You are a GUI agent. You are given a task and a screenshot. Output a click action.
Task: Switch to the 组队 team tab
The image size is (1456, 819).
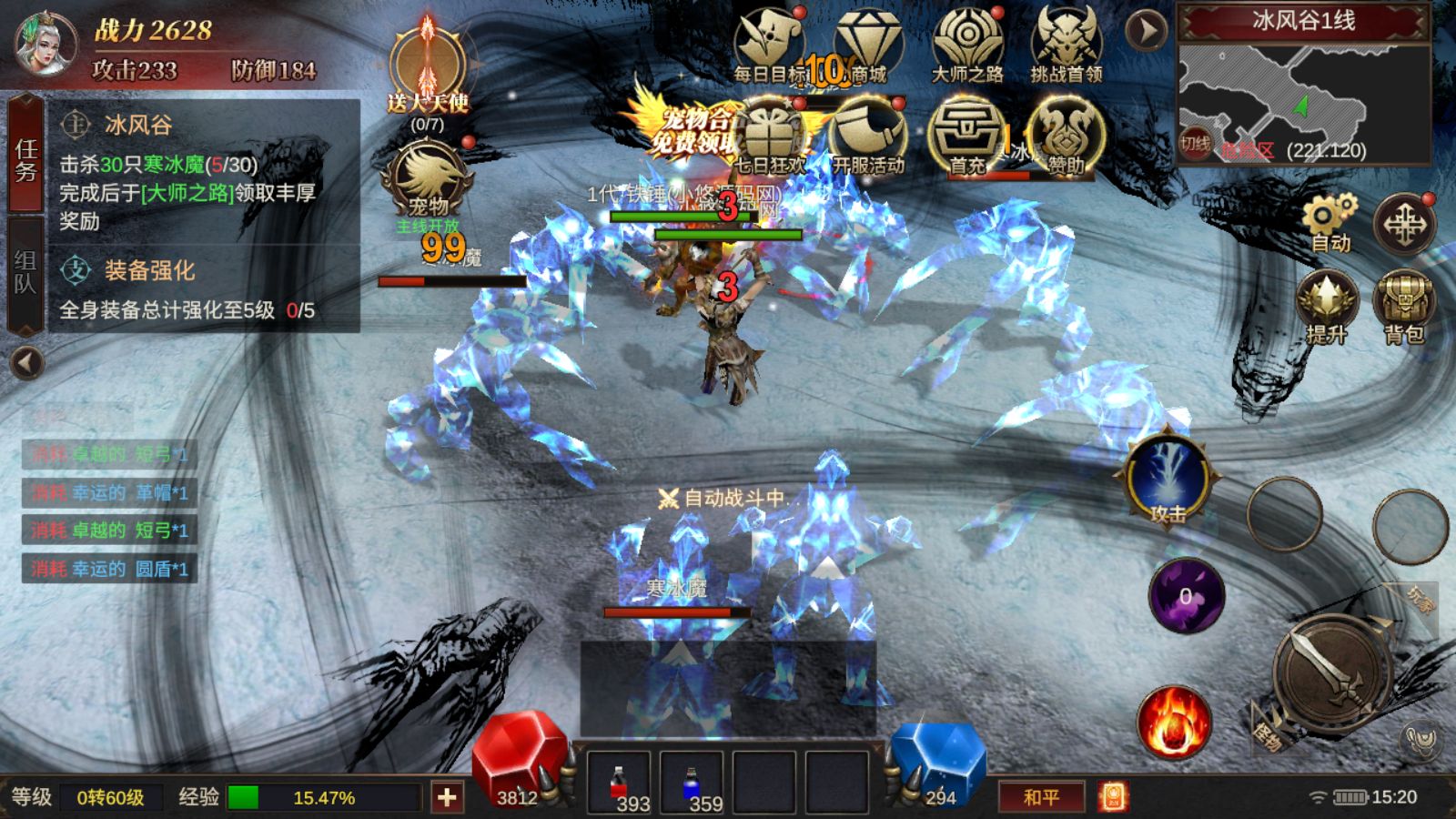pos(25,271)
